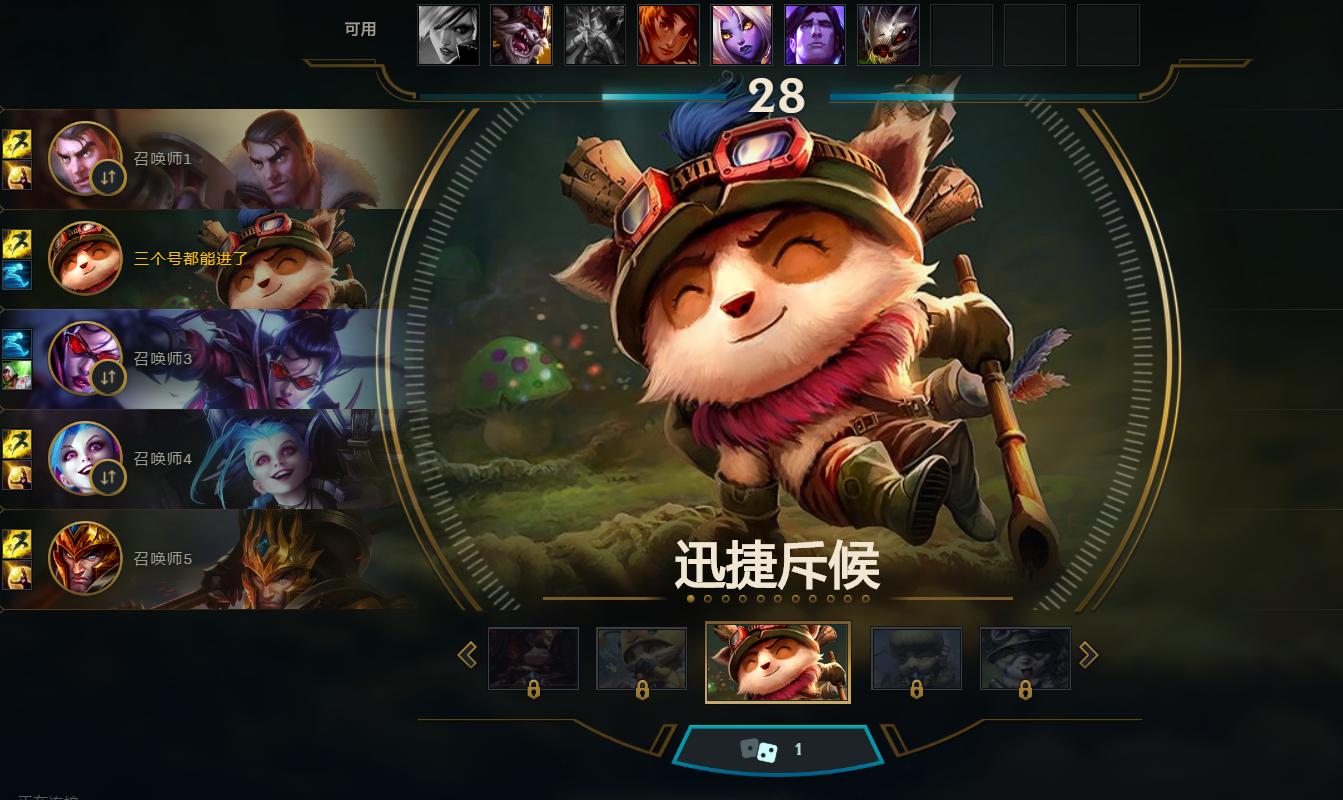Select the highlighted classic Teemo skin thumbnail

pos(778,662)
